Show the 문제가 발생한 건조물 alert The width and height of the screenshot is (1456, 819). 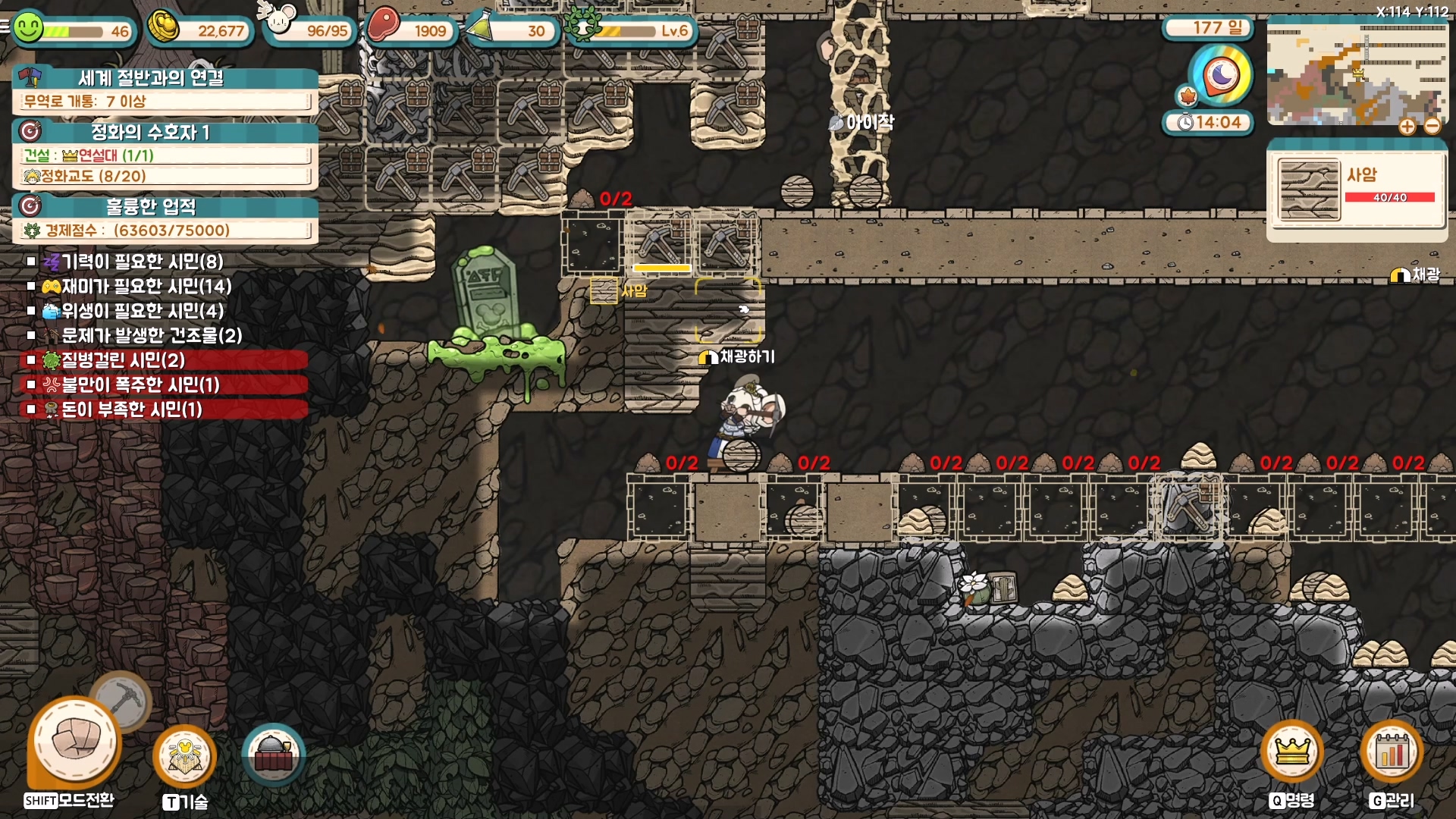[152, 335]
